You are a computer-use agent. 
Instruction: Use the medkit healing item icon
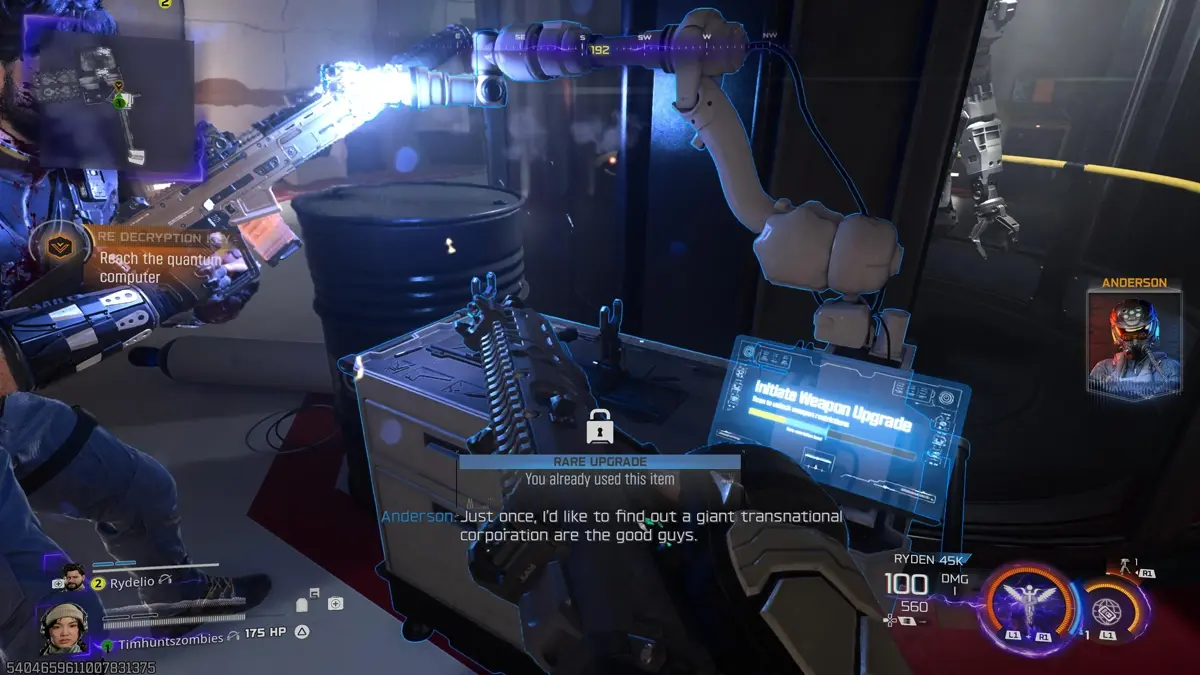[x=335, y=603]
